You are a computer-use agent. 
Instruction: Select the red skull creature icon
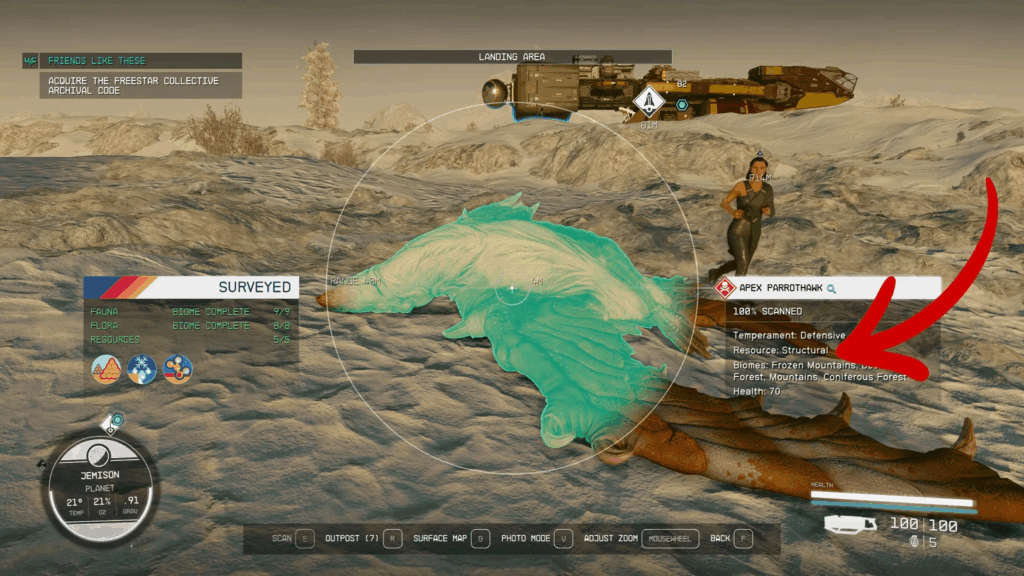[x=724, y=288]
